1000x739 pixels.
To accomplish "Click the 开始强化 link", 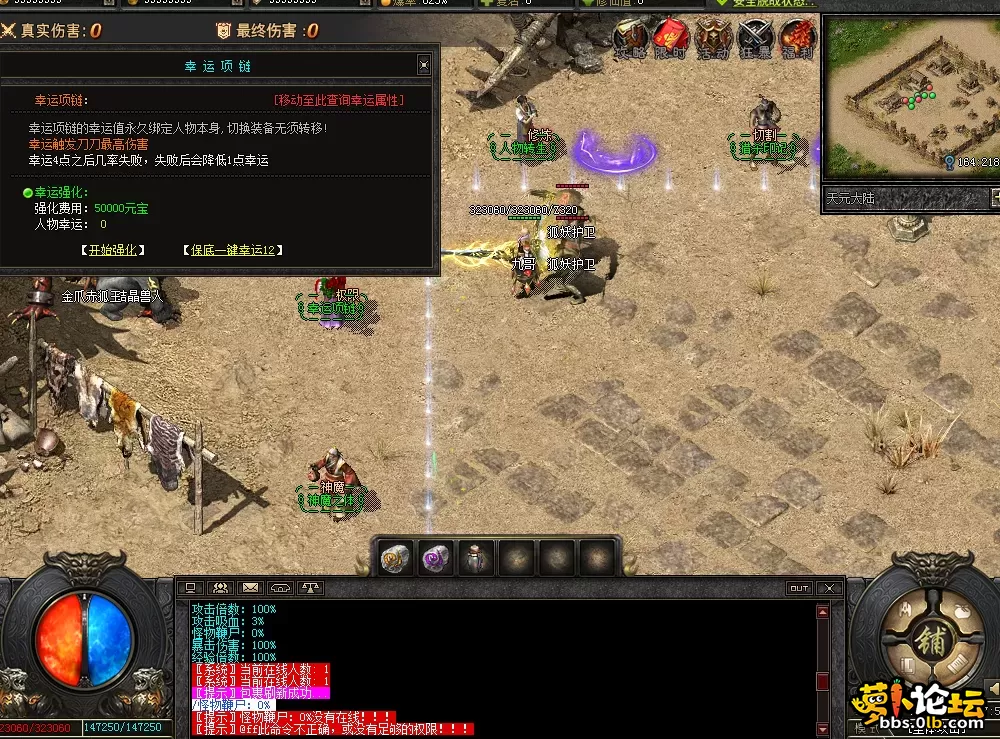I will (113, 250).
